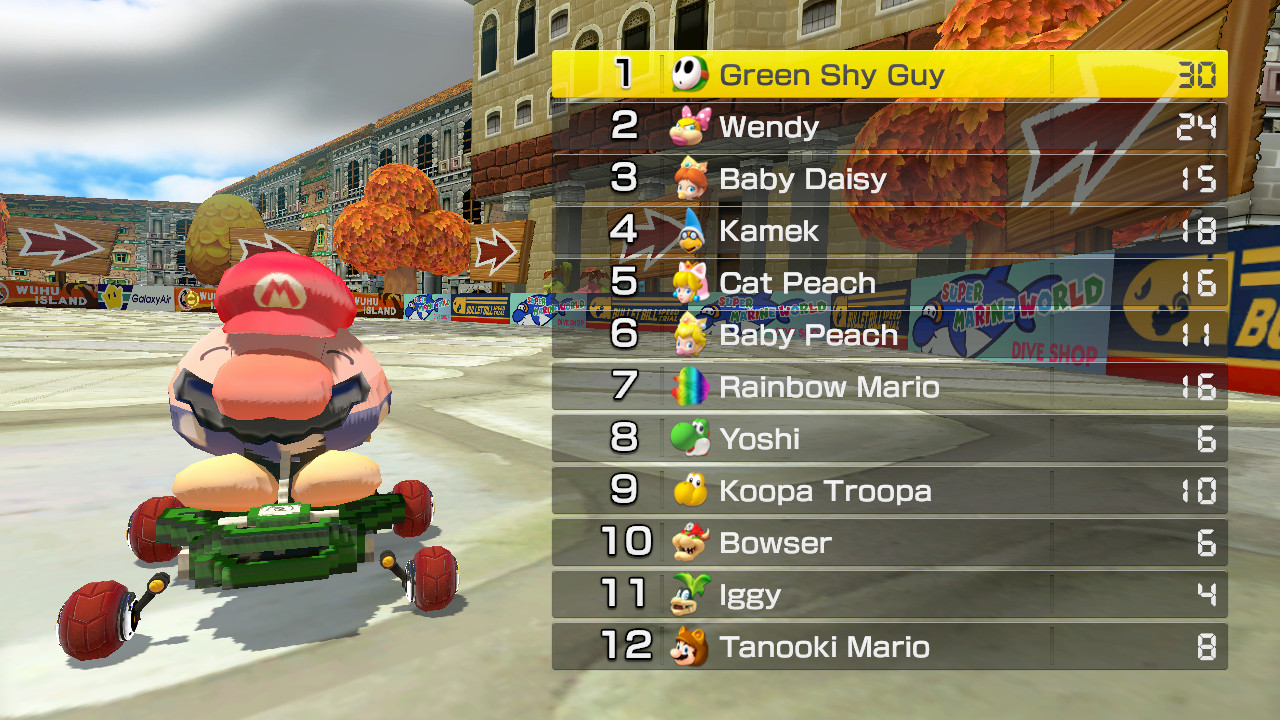Select the highlighted Green Shy Guy row
The width and height of the screenshot is (1280, 720).
890,74
